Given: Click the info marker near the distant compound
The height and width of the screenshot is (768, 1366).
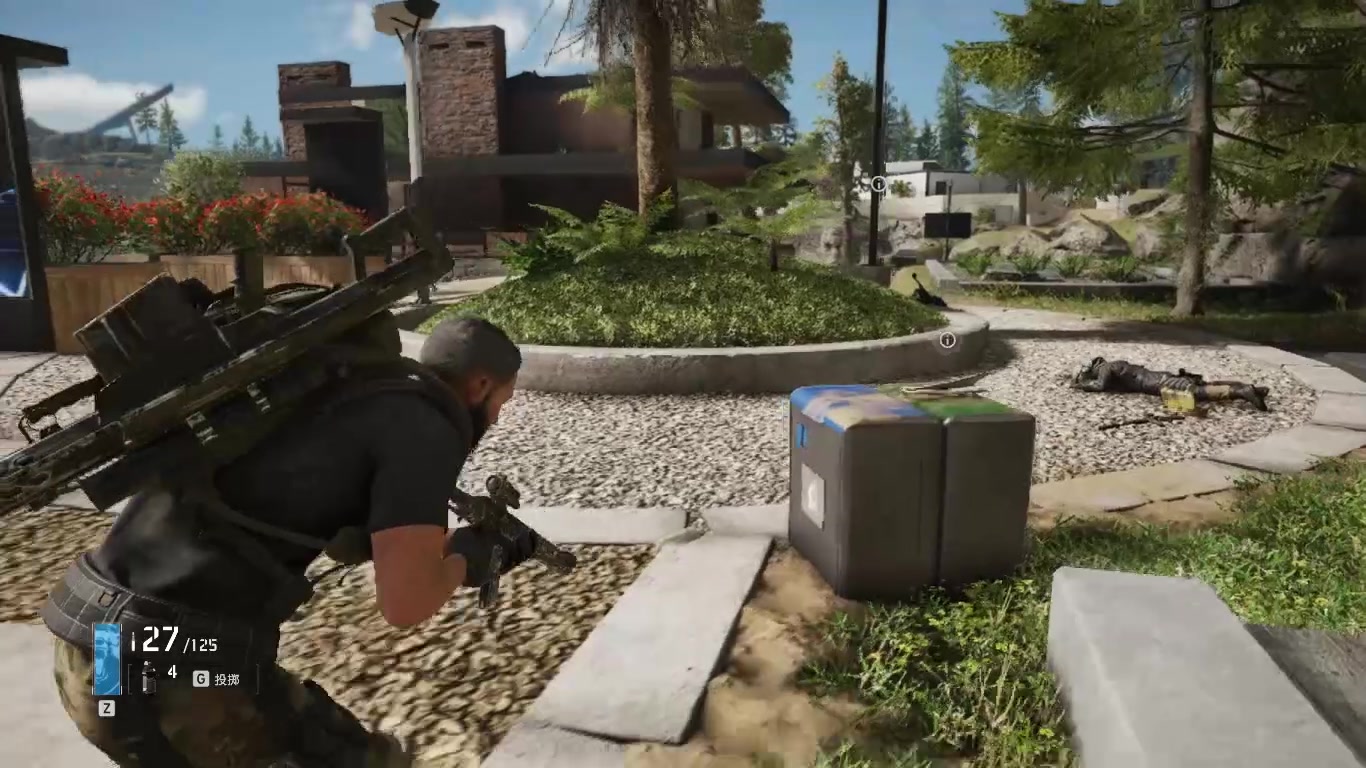Looking at the screenshot, I should pyautogui.click(x=878, y=183).
